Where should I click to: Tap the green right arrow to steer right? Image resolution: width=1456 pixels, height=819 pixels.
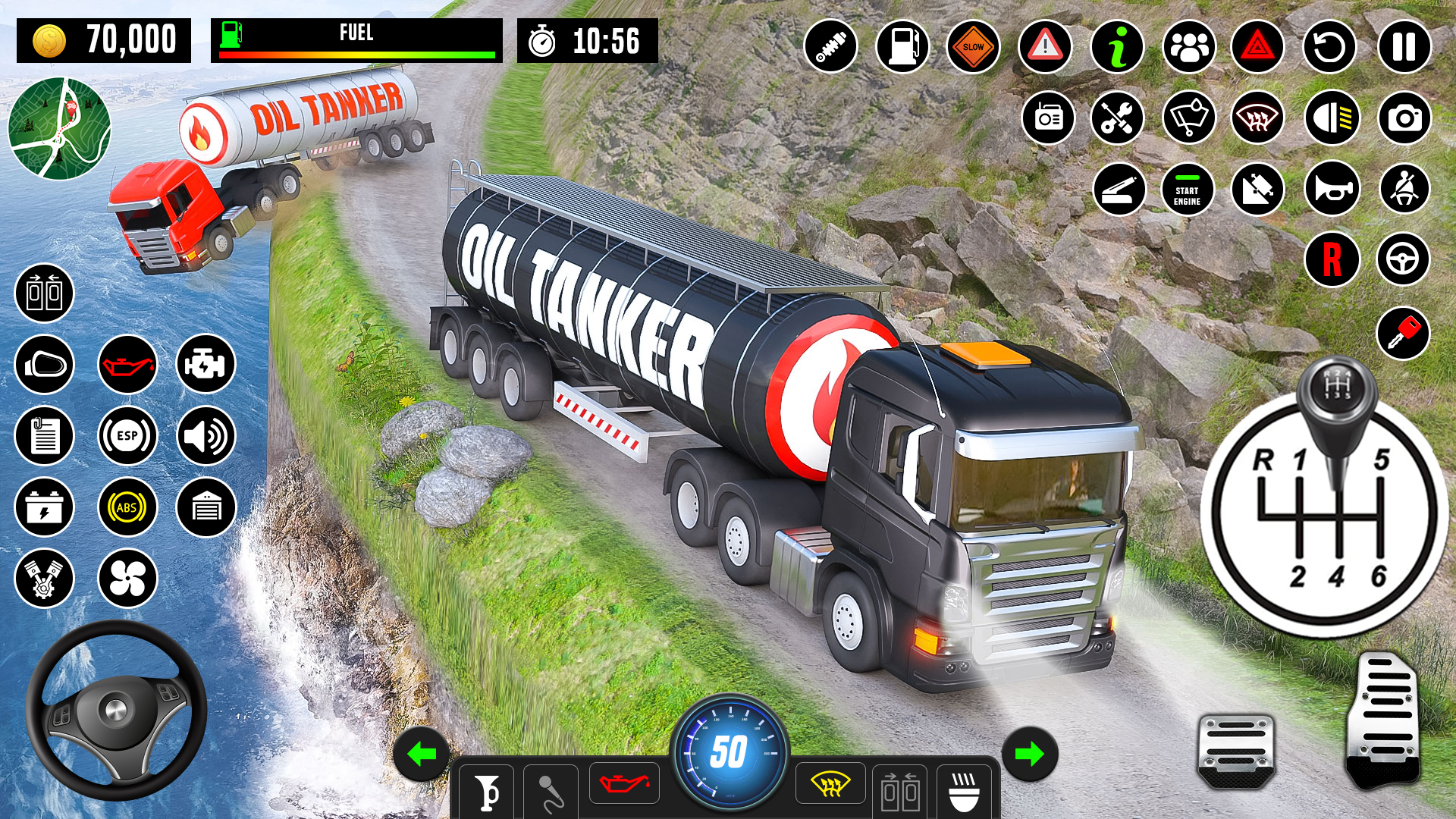click(x=1029, y=753)
